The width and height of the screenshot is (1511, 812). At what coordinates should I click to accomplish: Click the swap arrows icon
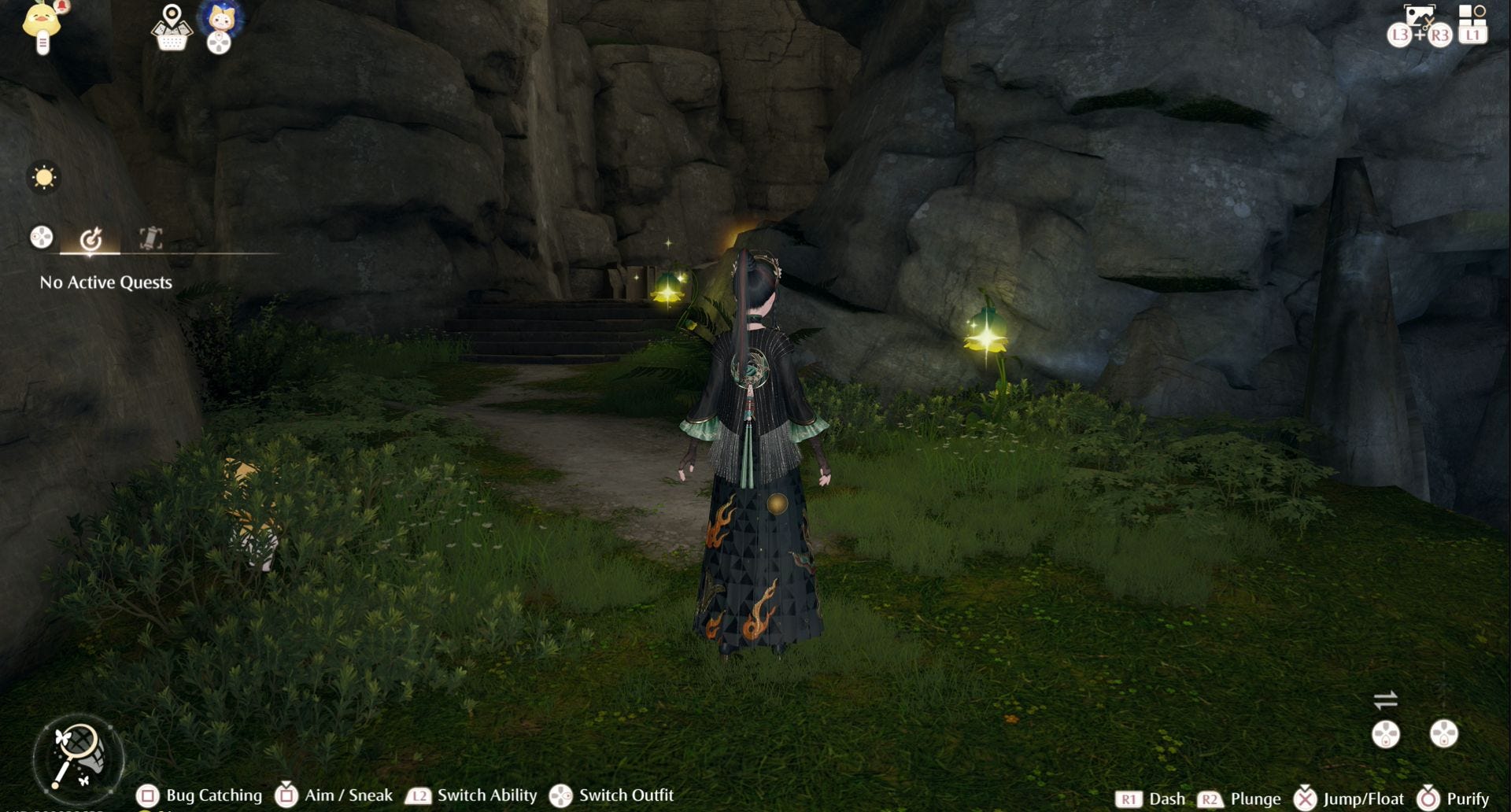point(1385,699)
